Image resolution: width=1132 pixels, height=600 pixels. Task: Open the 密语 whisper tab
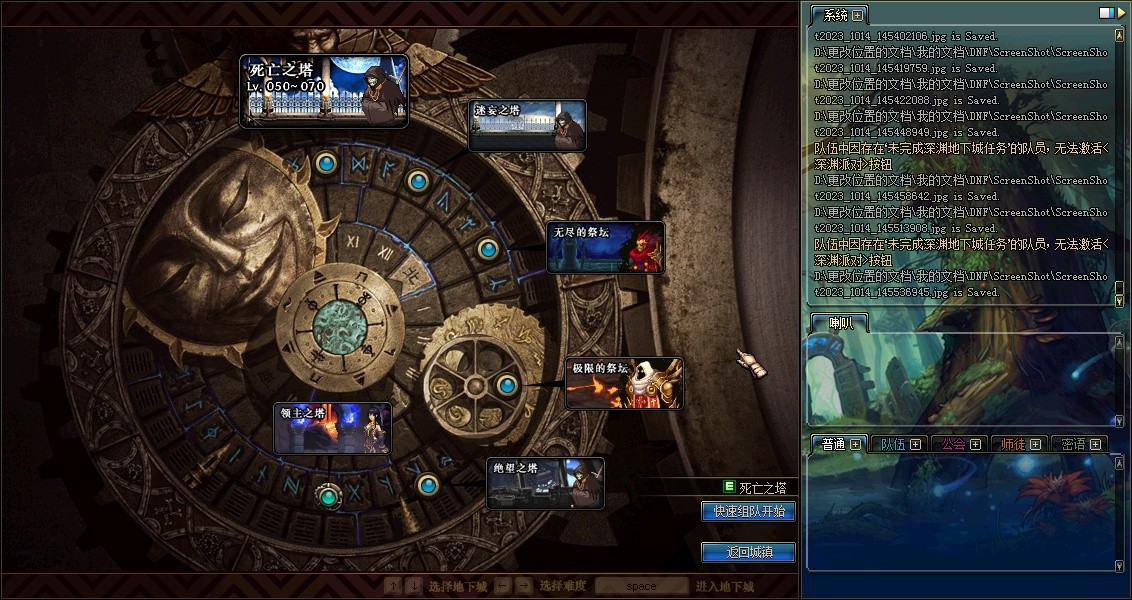[x=1073, y=444]
